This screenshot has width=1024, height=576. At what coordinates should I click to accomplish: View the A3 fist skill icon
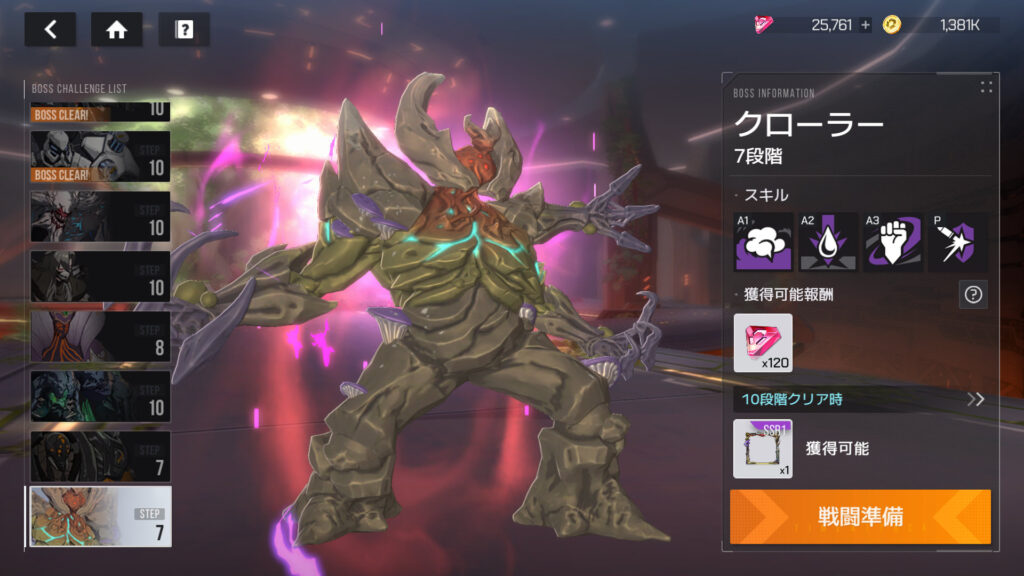pyautogui.click(x=893, y=242)
